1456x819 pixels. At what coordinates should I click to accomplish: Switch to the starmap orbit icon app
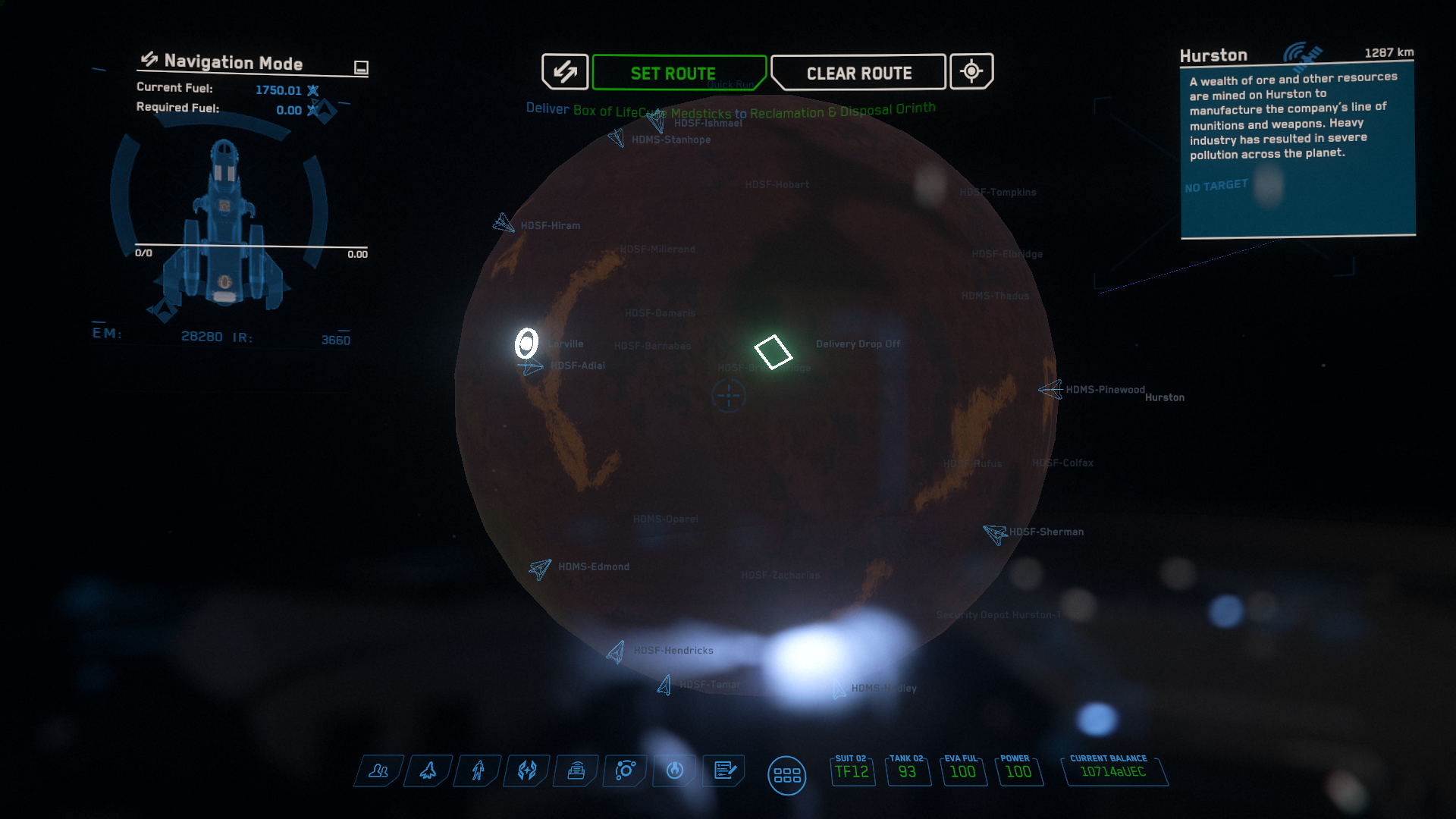[626, 771]
